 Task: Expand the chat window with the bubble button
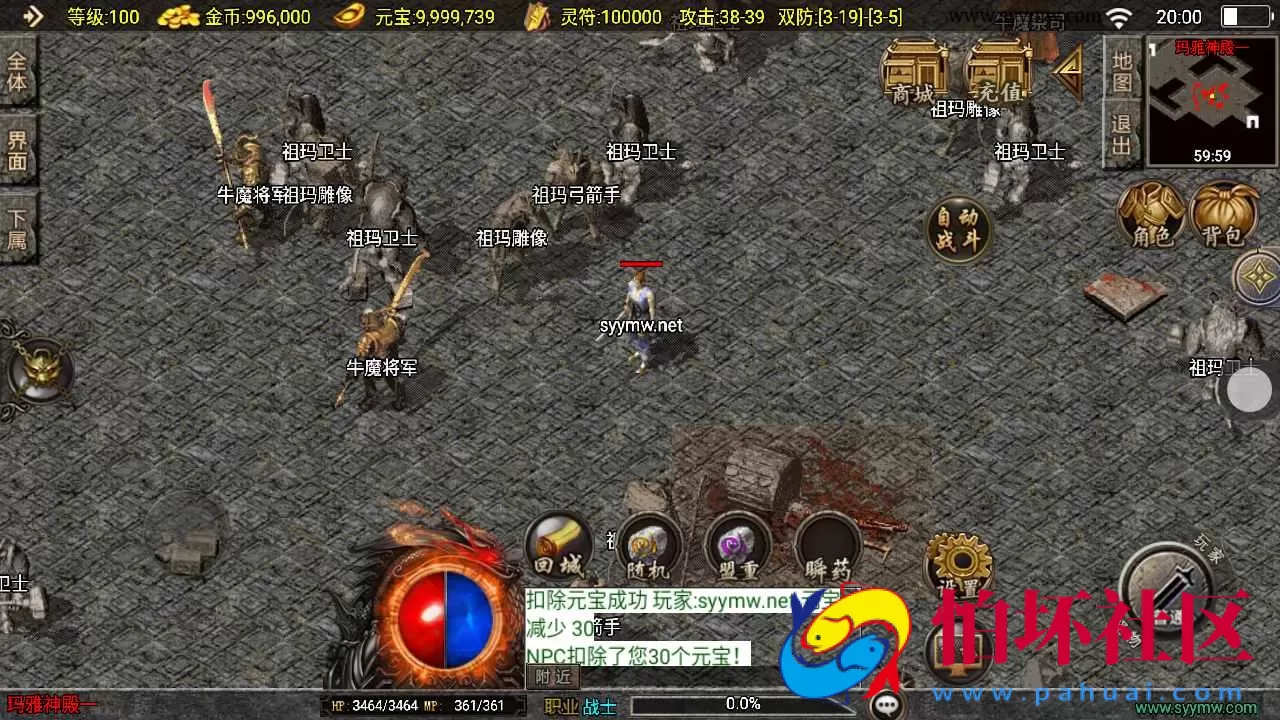pos(886,705)
